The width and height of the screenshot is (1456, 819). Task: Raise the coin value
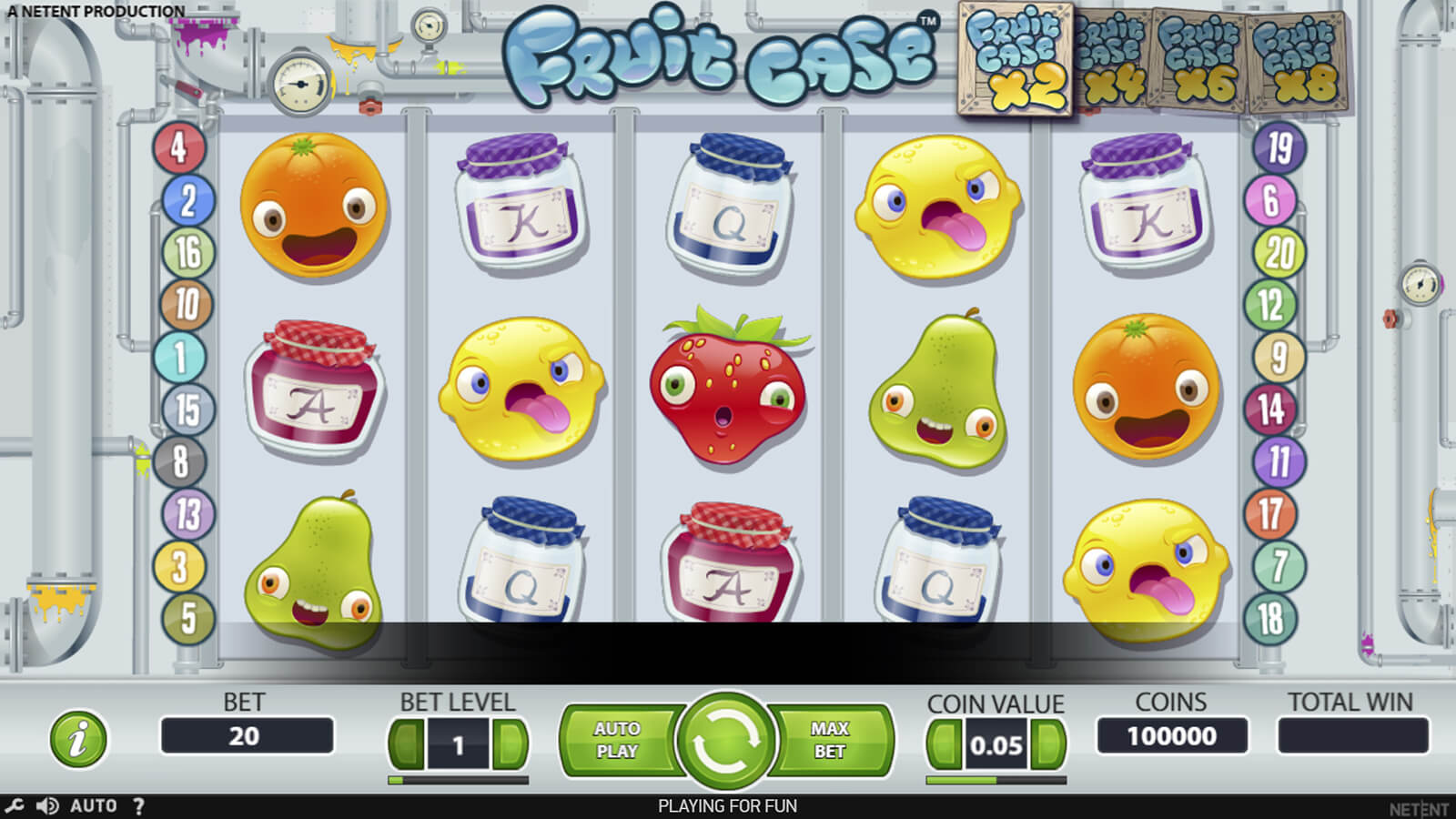point(1048,745)
